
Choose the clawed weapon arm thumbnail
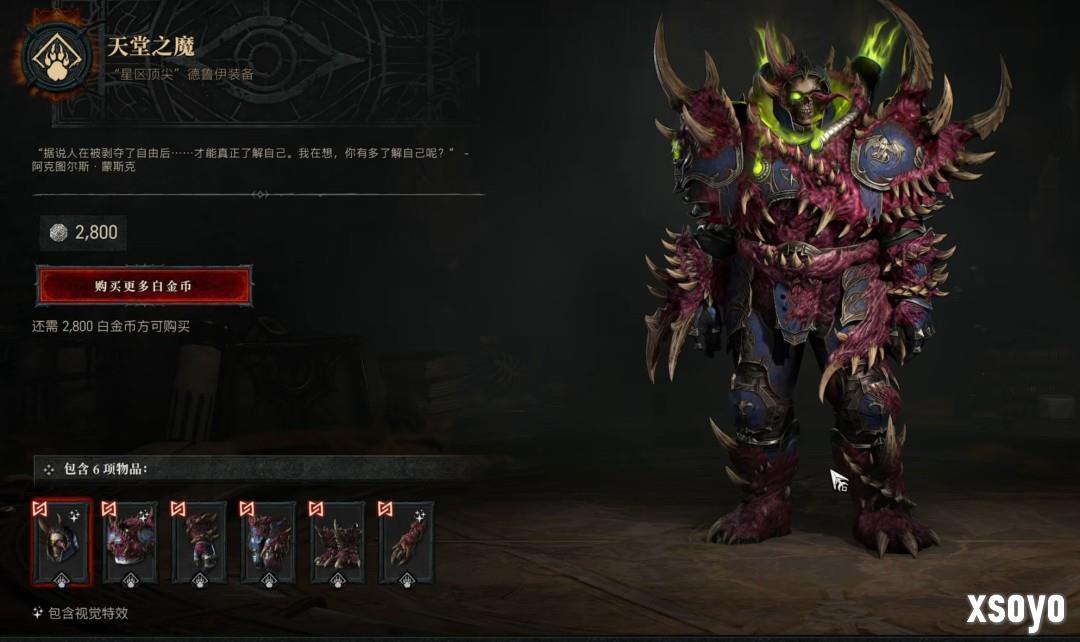(x=407, y=542)
